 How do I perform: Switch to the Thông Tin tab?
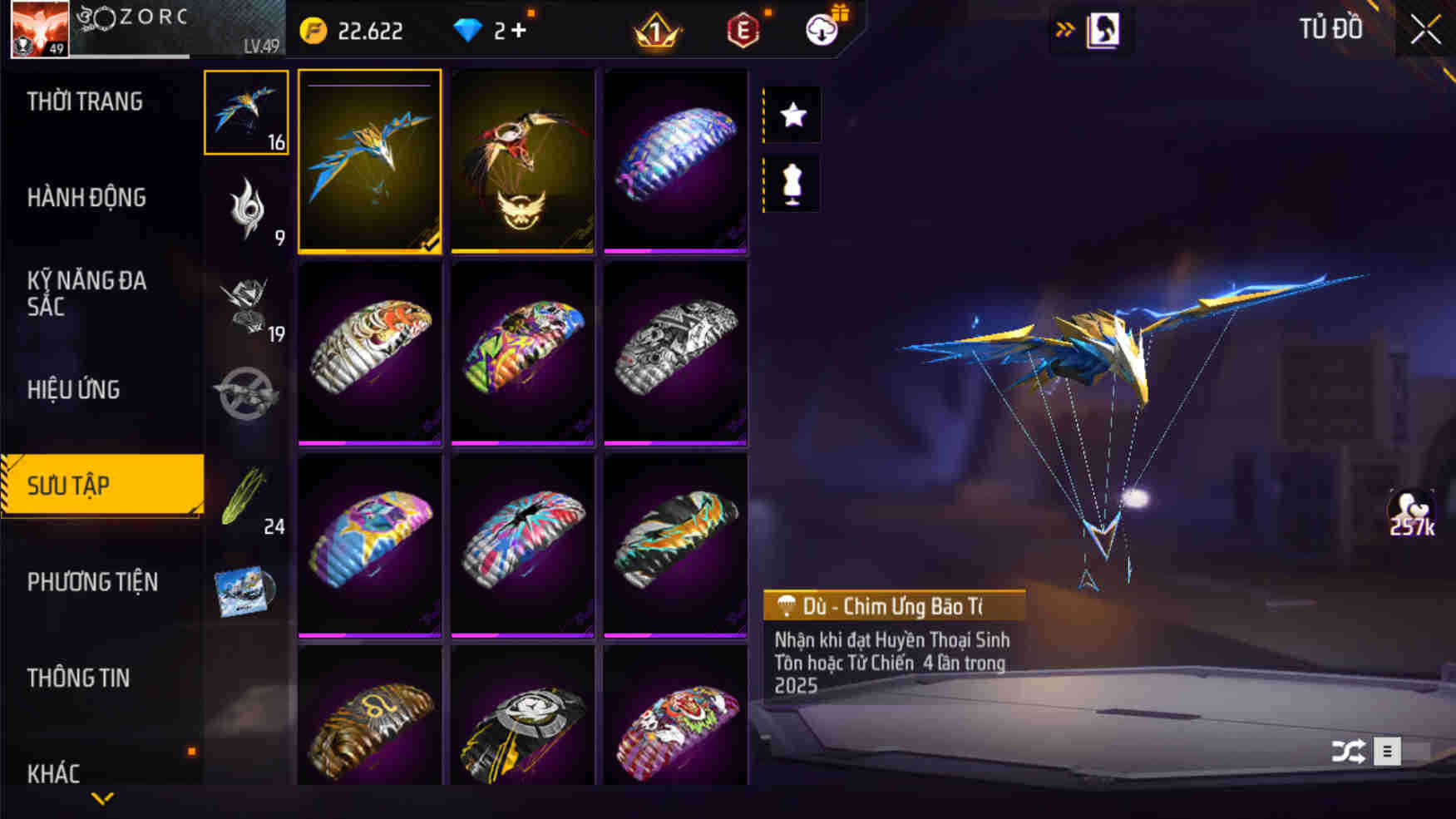click(x=78, y=678)
